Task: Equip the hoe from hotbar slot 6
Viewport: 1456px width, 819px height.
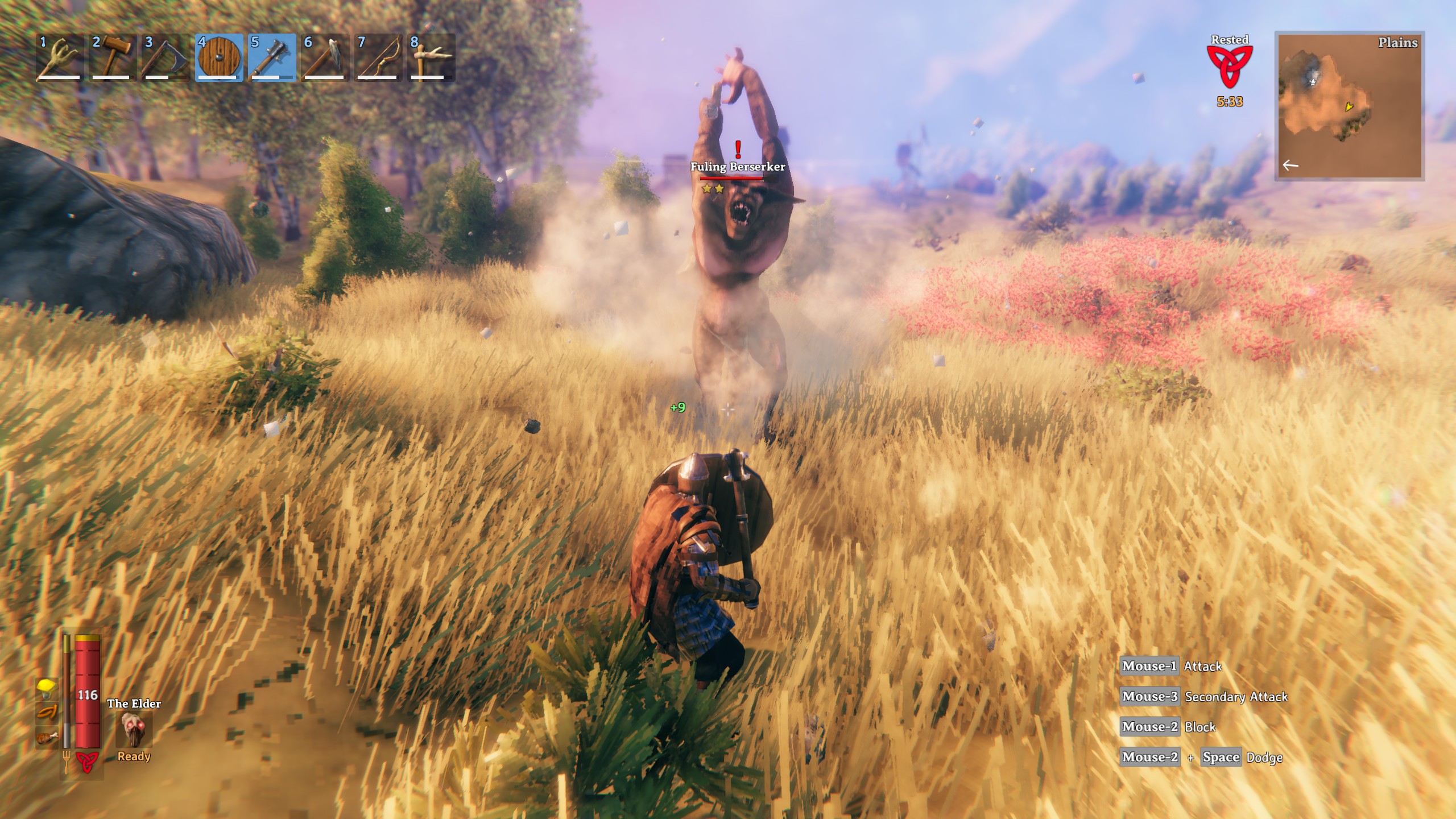Action: [x=325, y=58]
